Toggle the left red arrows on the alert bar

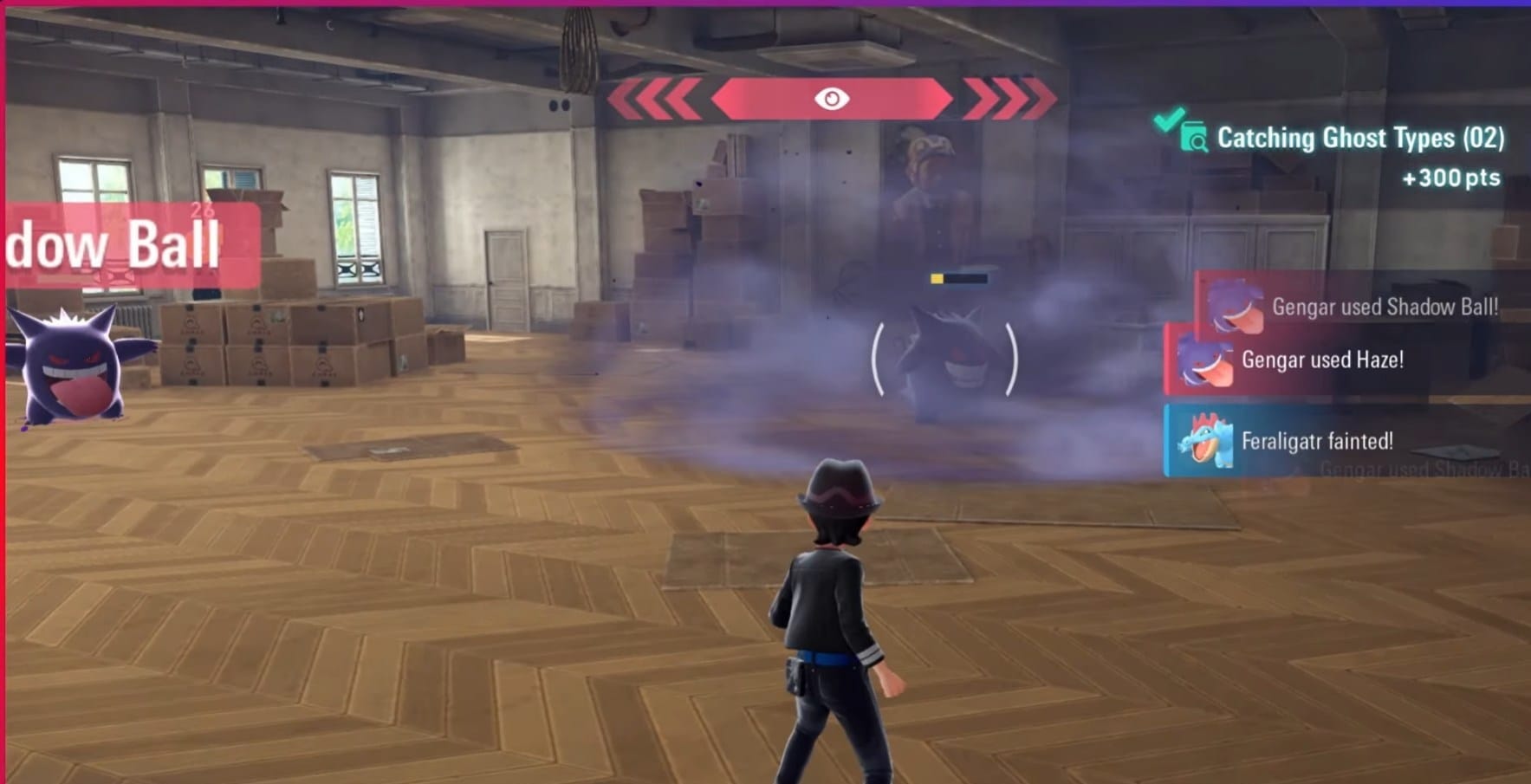pos(655,98)
